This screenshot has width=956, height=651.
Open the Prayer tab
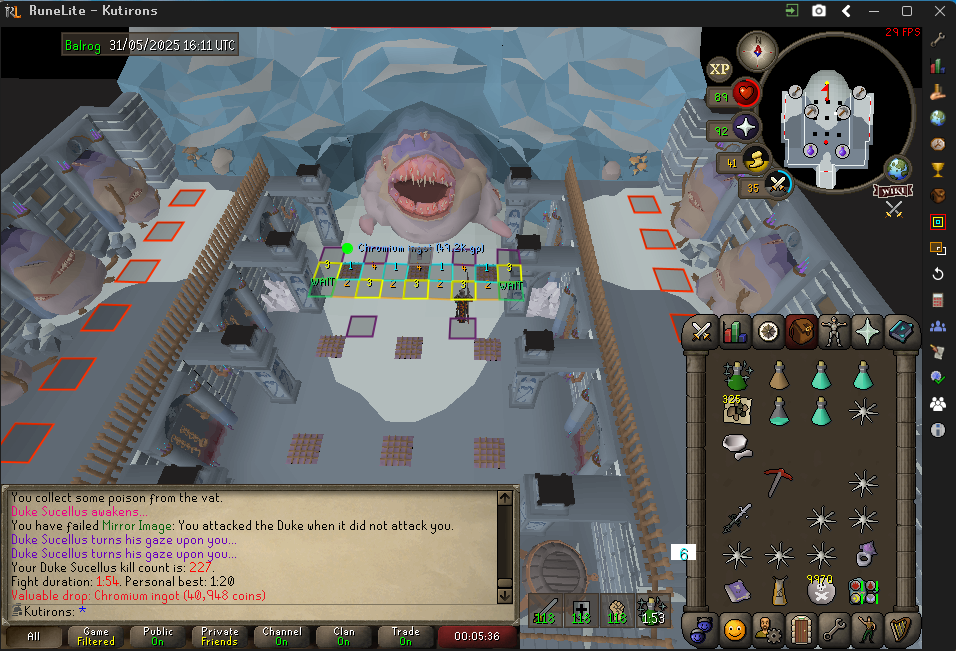[x=866, y=332]
